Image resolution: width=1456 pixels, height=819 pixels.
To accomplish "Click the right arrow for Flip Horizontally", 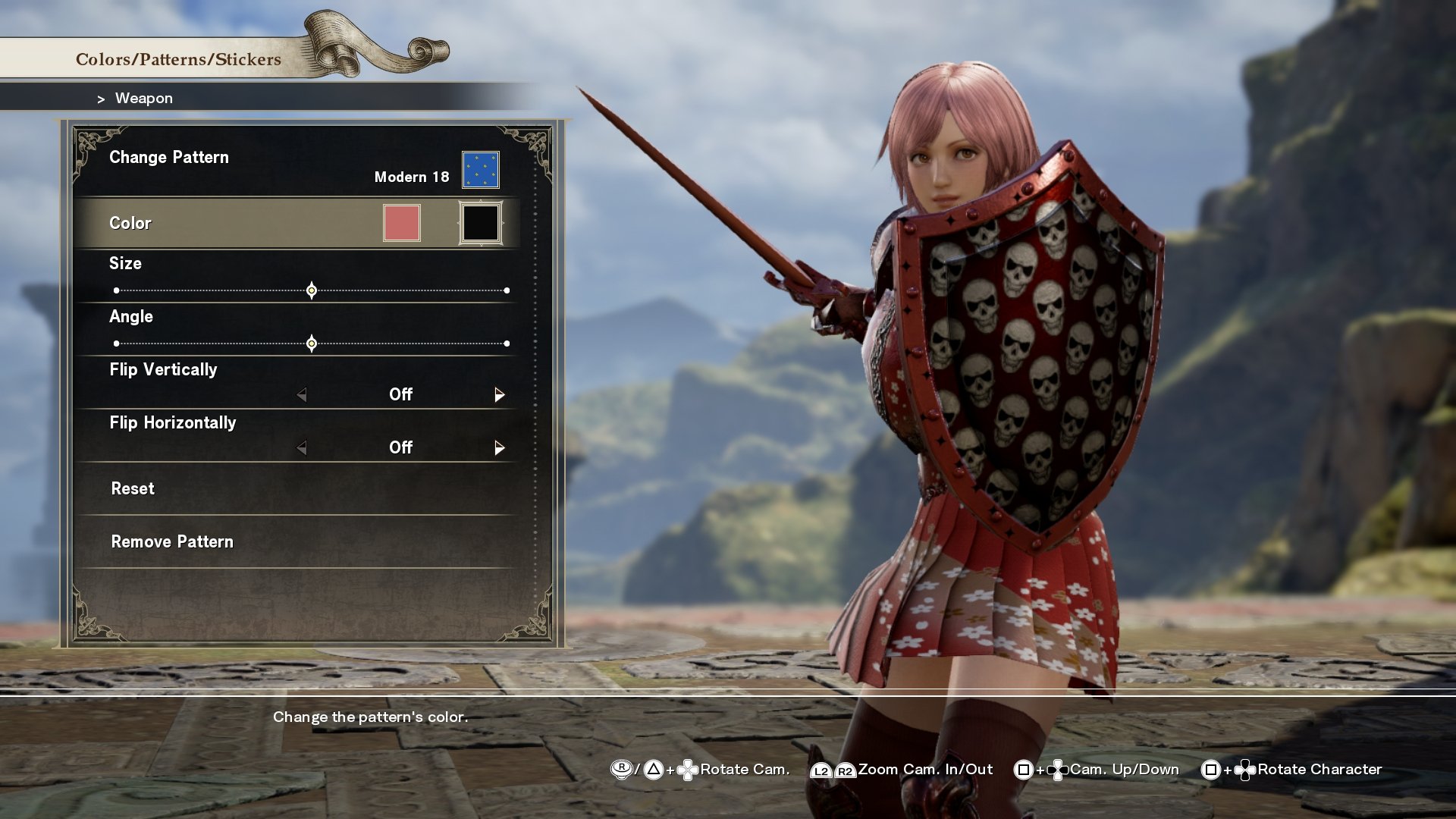I will [500, 447].
